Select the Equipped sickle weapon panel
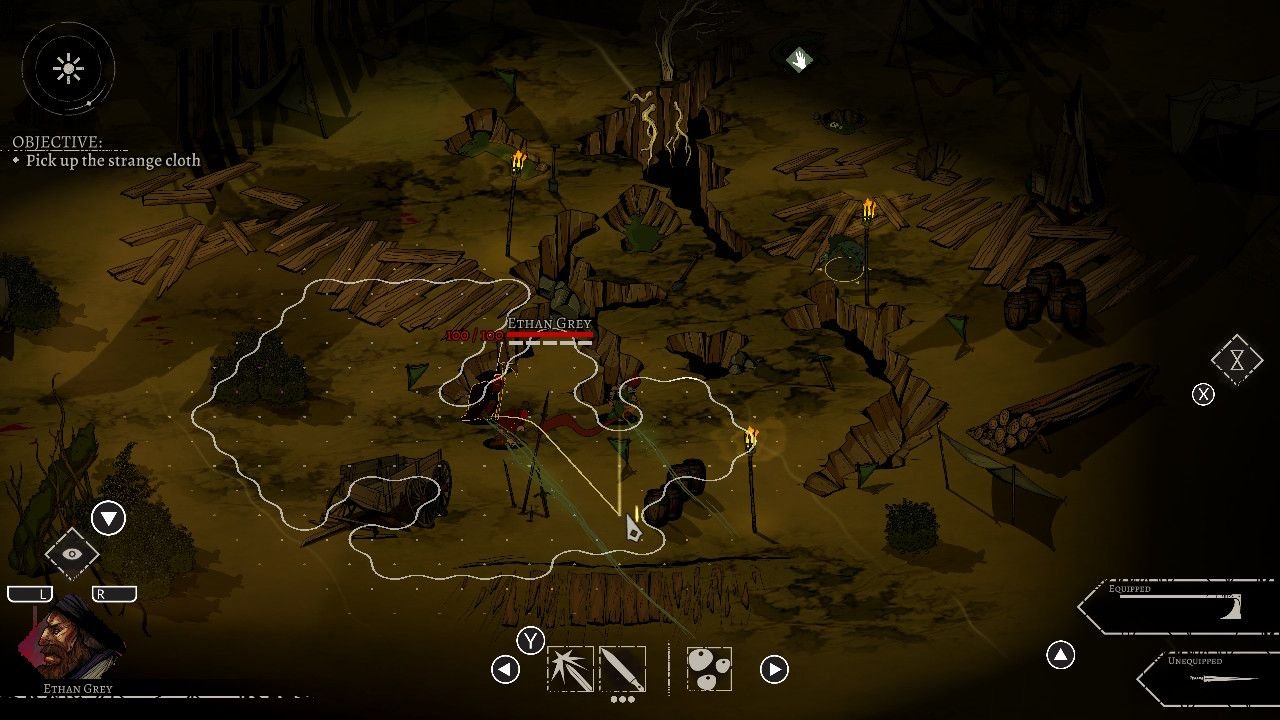1280x720 pixels. pyautogui.click(x=1180, y=605)
